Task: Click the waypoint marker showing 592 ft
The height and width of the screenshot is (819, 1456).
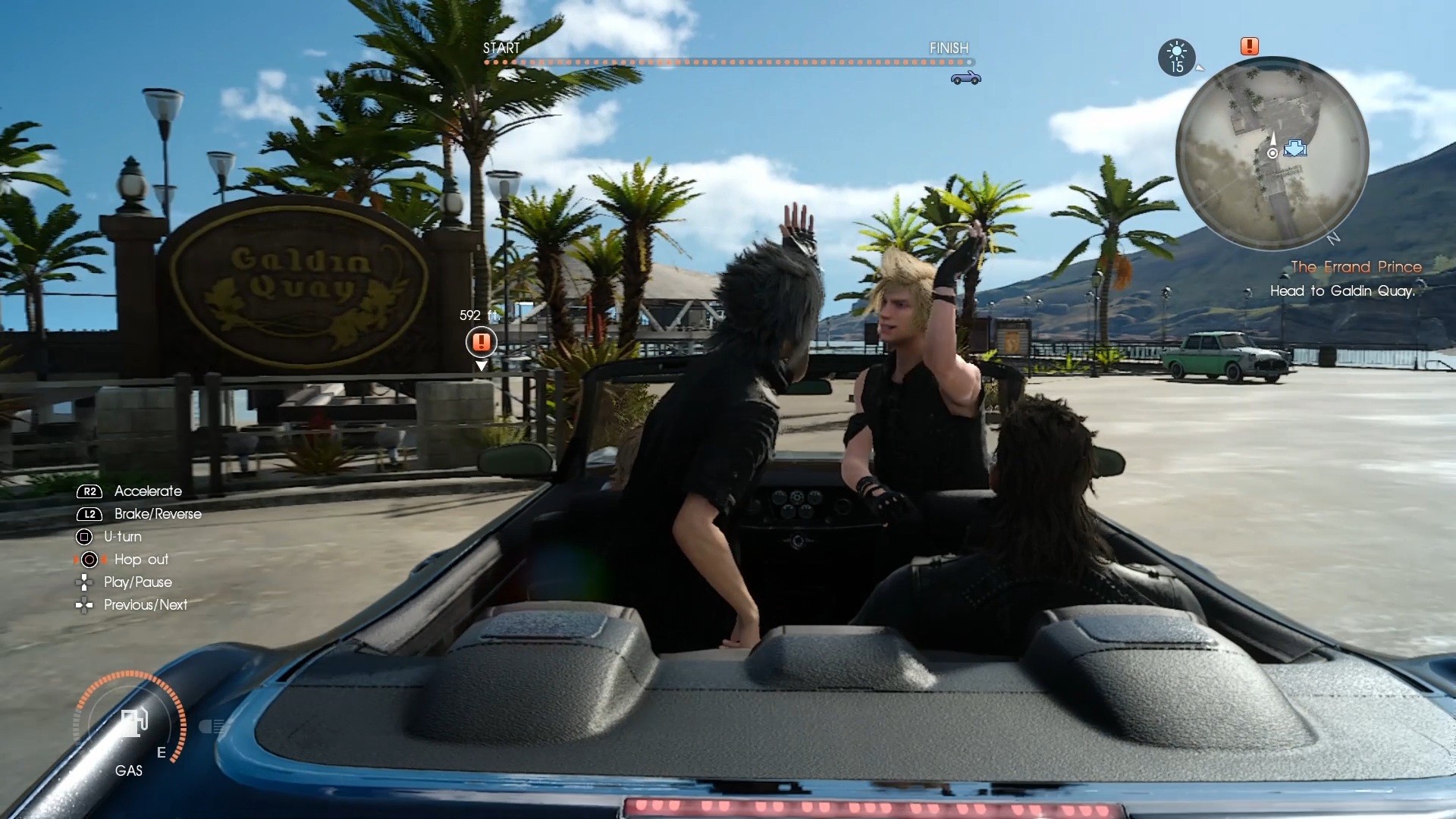Action: [x=481, y=343]
